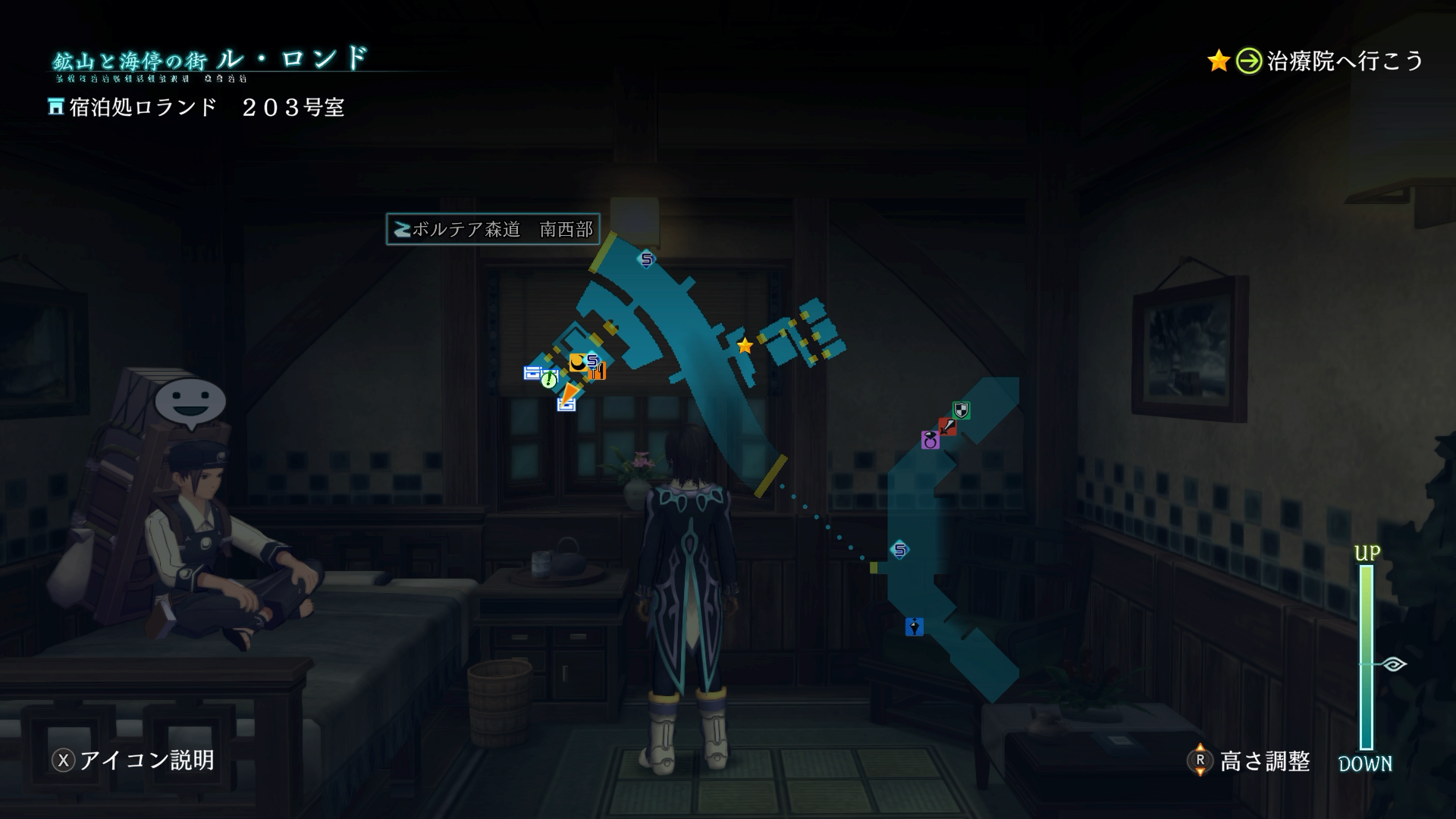Select the gold star destination marker
Viewport: 1456px width, 819px height.
(x=745, y=346)
